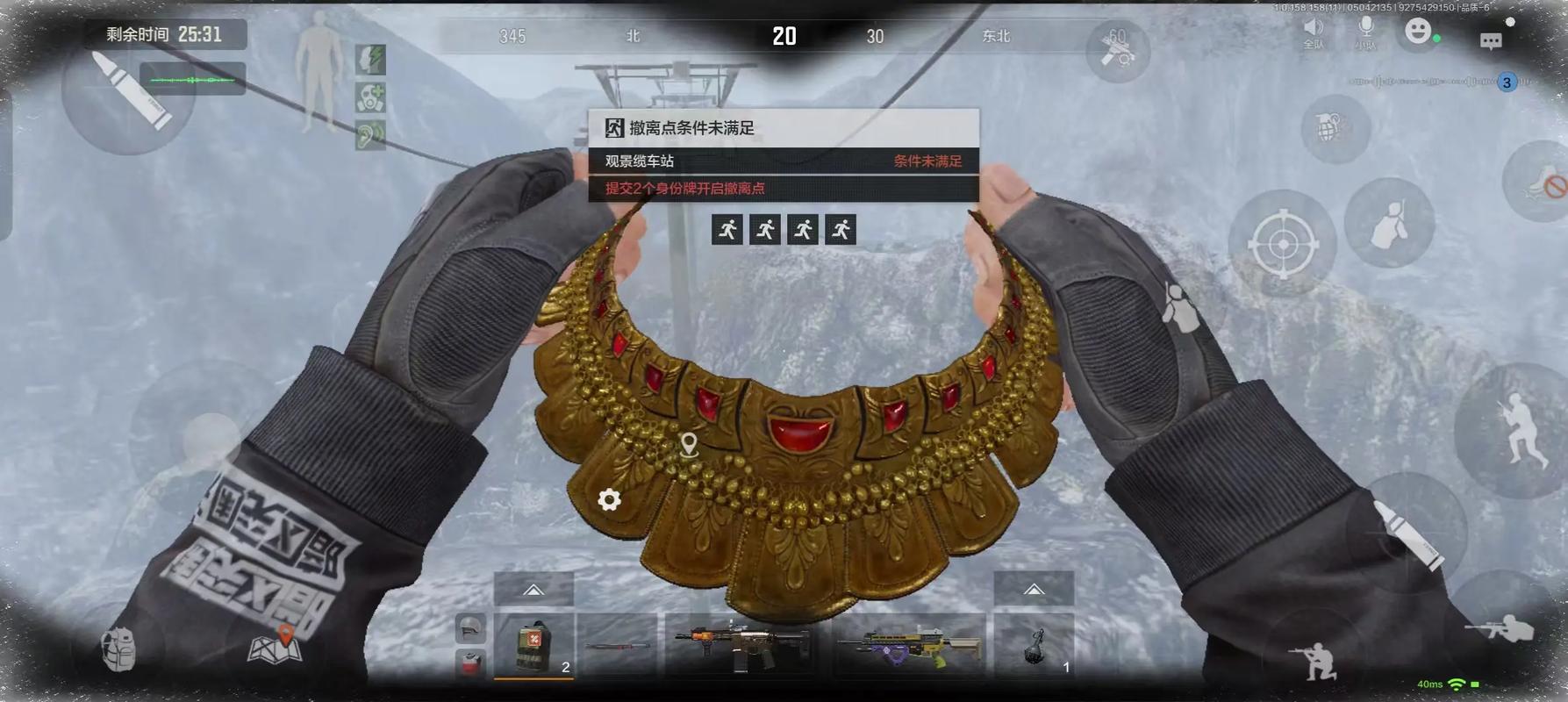Open the emoji smiley menu

click(1417, 32)
